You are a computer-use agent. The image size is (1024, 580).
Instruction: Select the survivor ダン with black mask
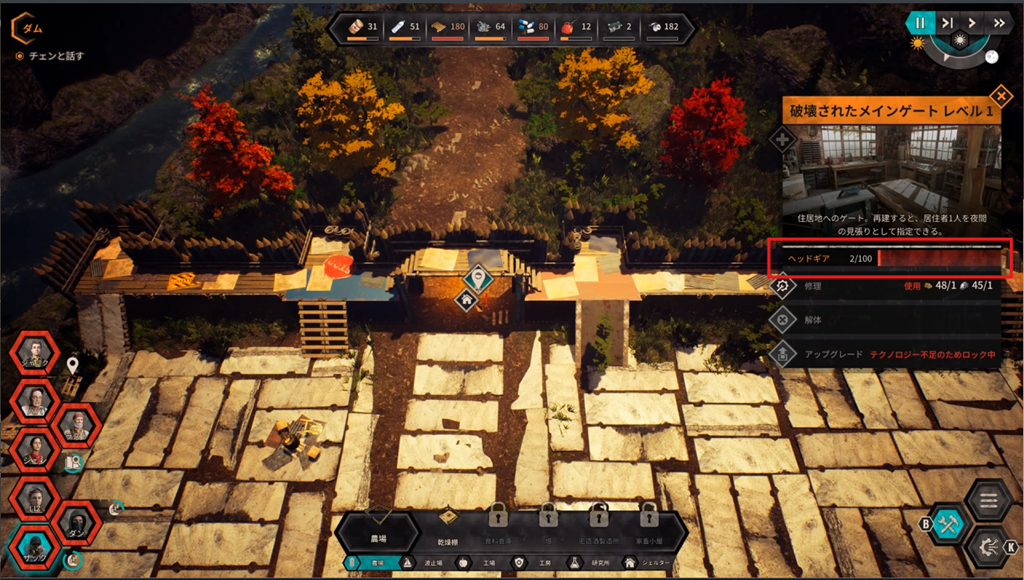pyautogui.click(x=76, y=524)
